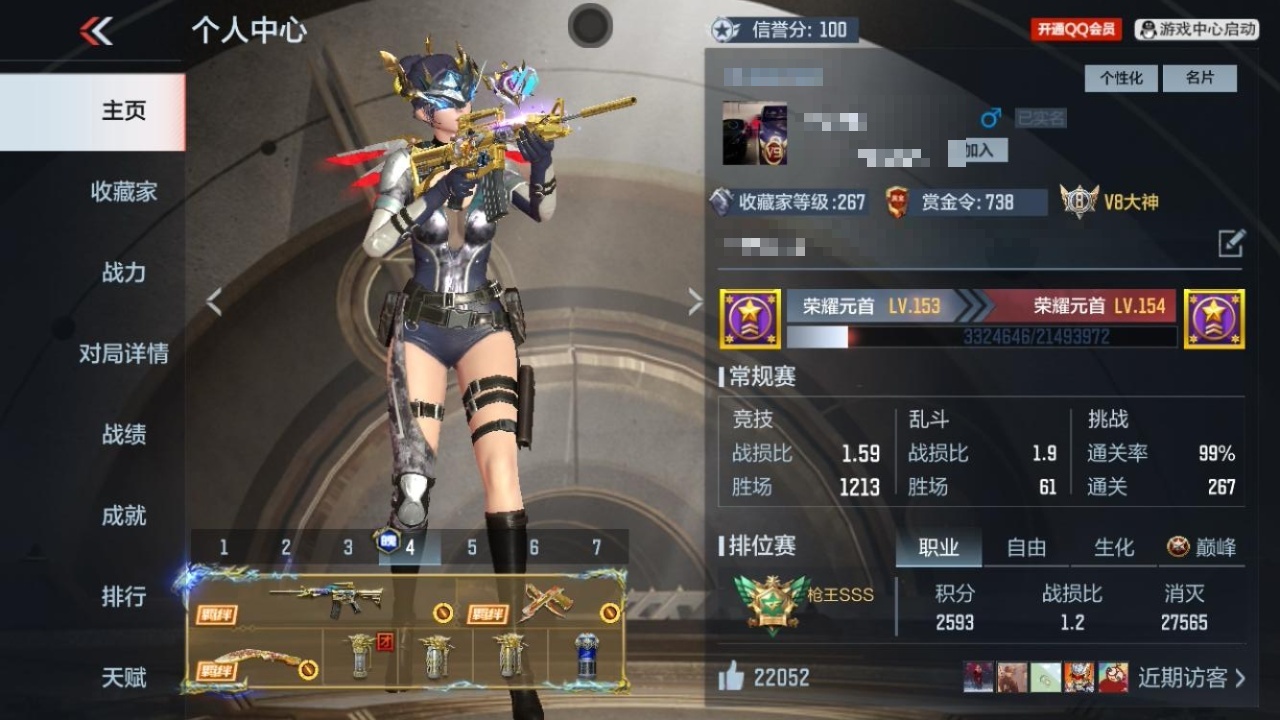Select loadout slot number 6
Screen dimensions: 1280x720
coord(534,547)
